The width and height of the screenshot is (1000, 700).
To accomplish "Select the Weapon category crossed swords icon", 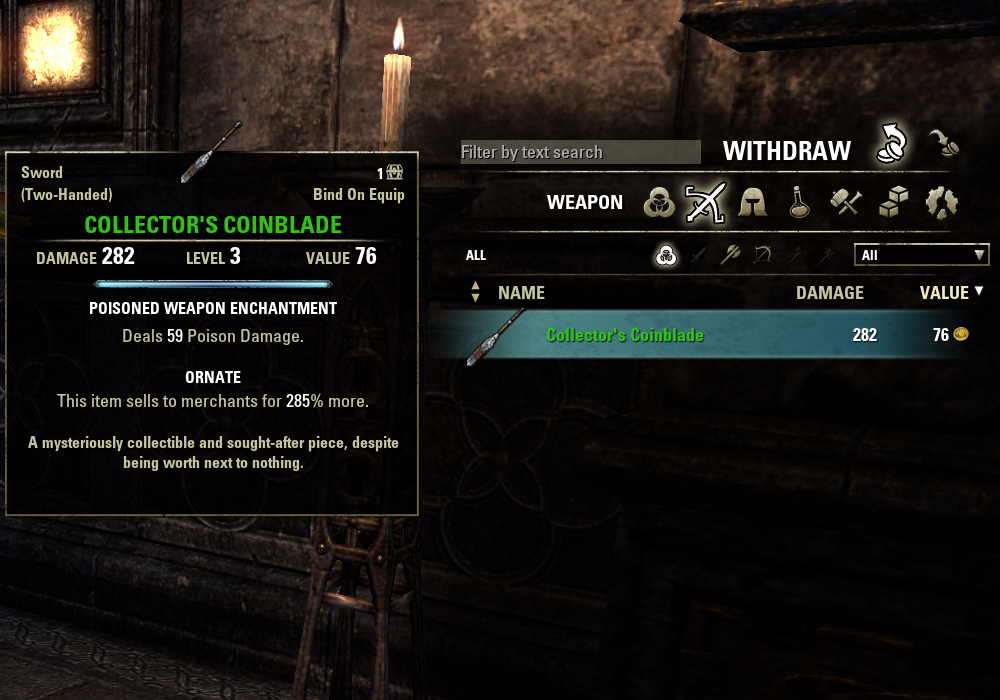I will pyautogui.click(x=704, y=203).
